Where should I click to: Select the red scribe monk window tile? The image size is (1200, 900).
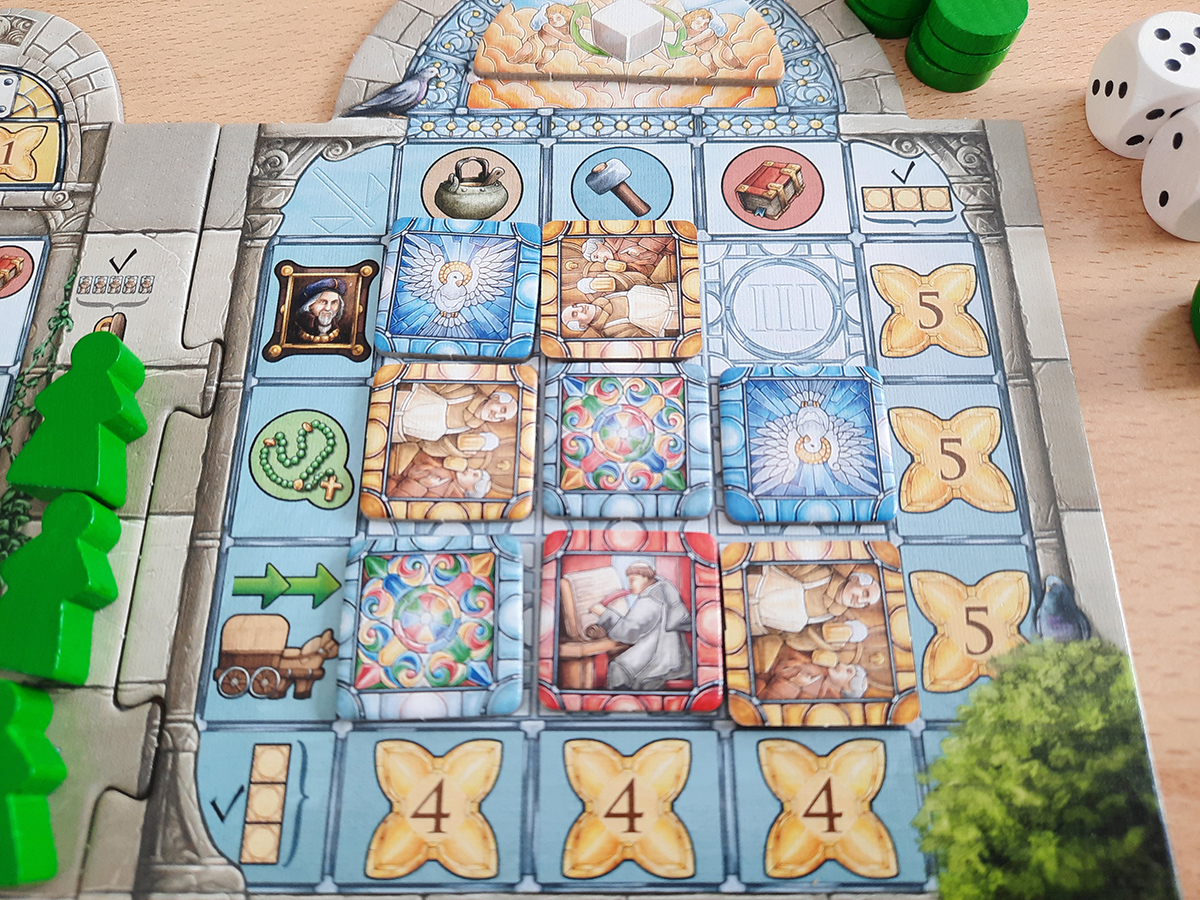629,621
